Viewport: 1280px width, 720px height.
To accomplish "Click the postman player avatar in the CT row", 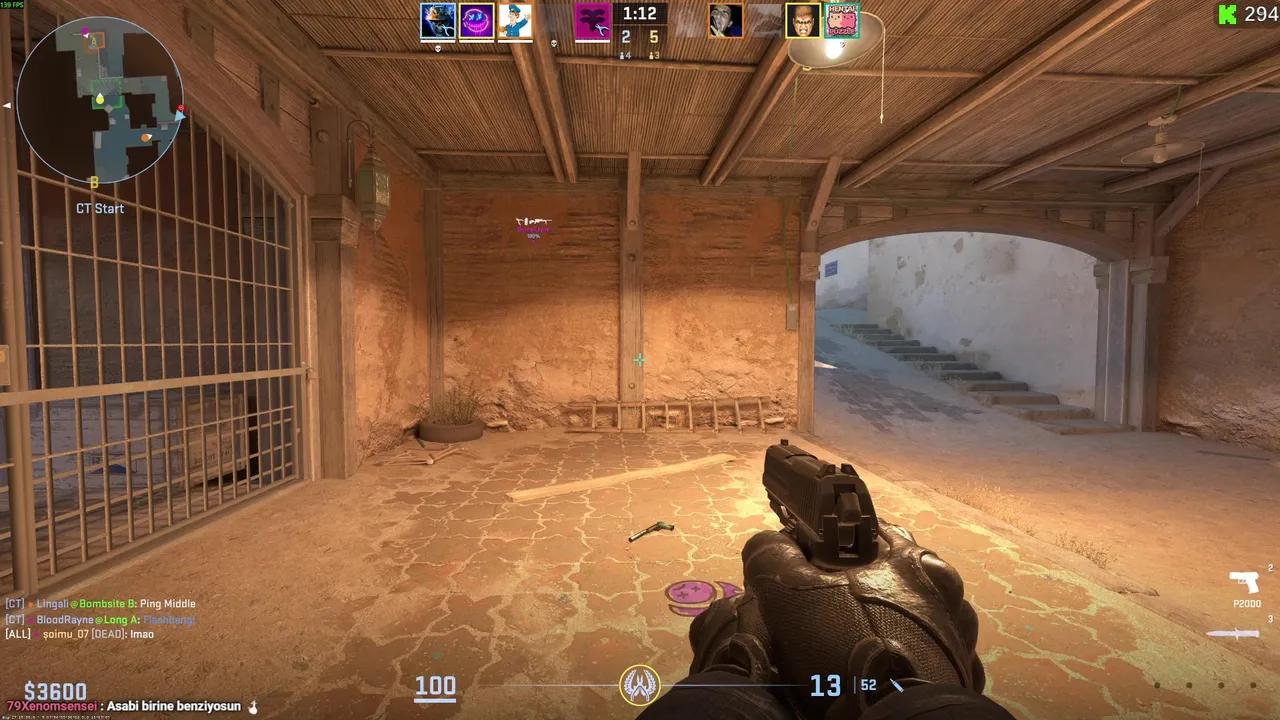I will tap(516, 21).
